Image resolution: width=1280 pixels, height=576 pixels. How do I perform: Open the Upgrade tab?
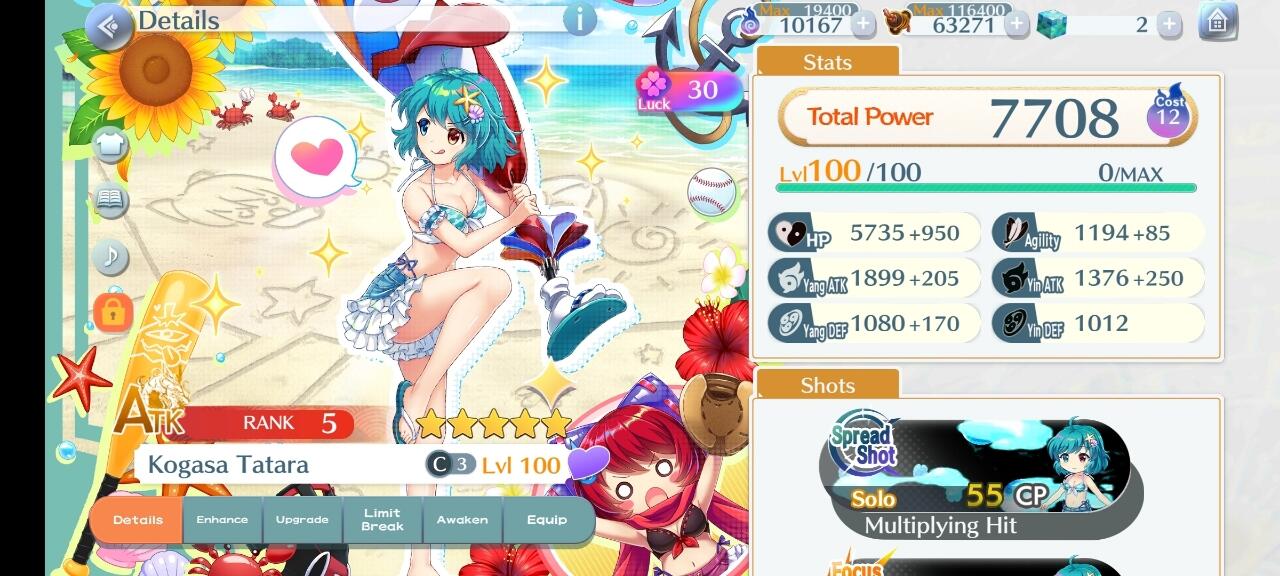pyautogui.click(x=302, y=520)
